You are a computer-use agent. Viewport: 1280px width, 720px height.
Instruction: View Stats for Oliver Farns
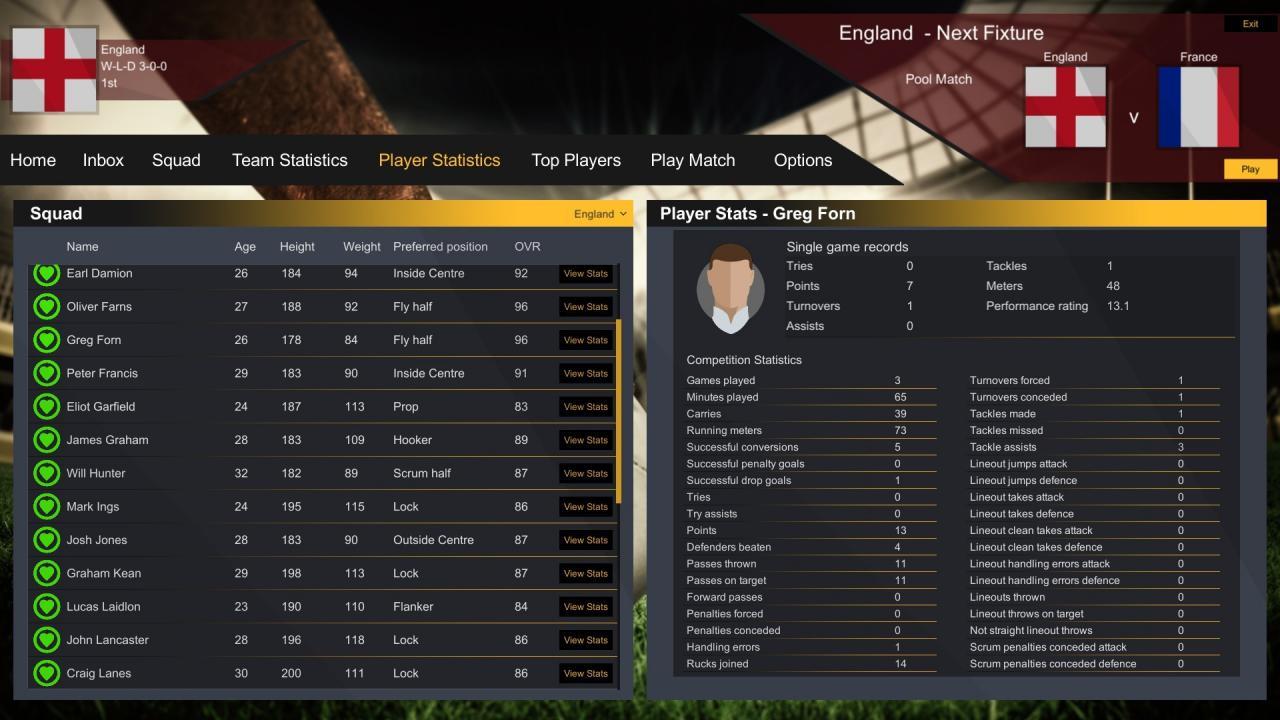tap(586, 307)
